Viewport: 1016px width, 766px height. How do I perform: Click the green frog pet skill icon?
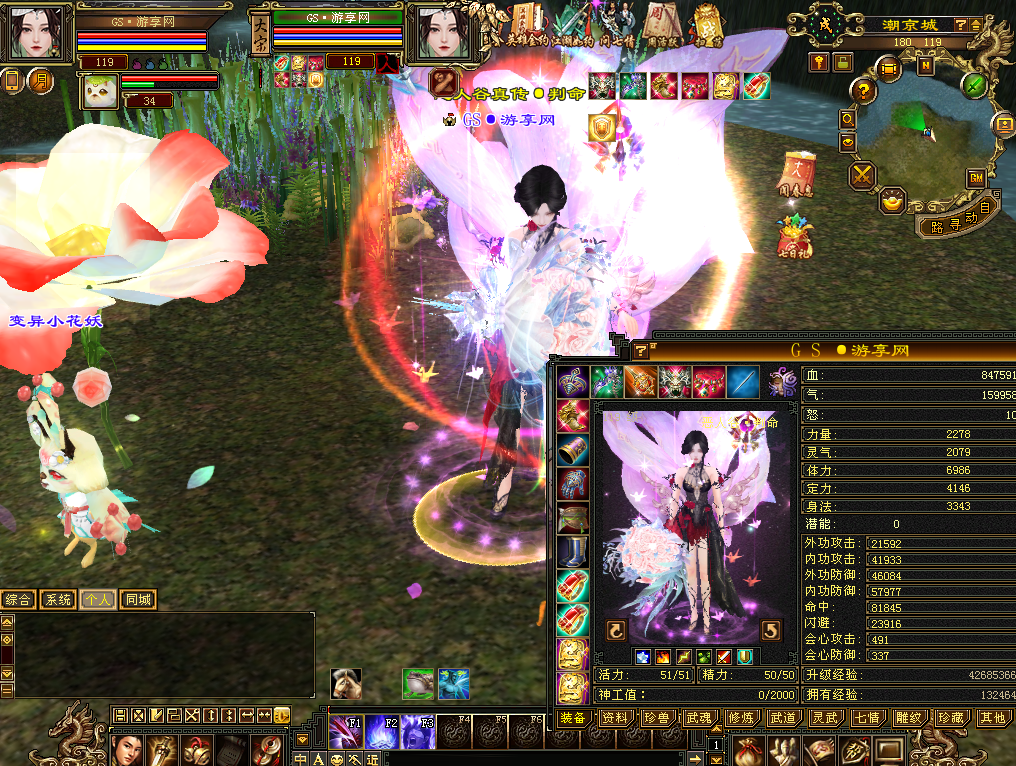click(418, 683)
